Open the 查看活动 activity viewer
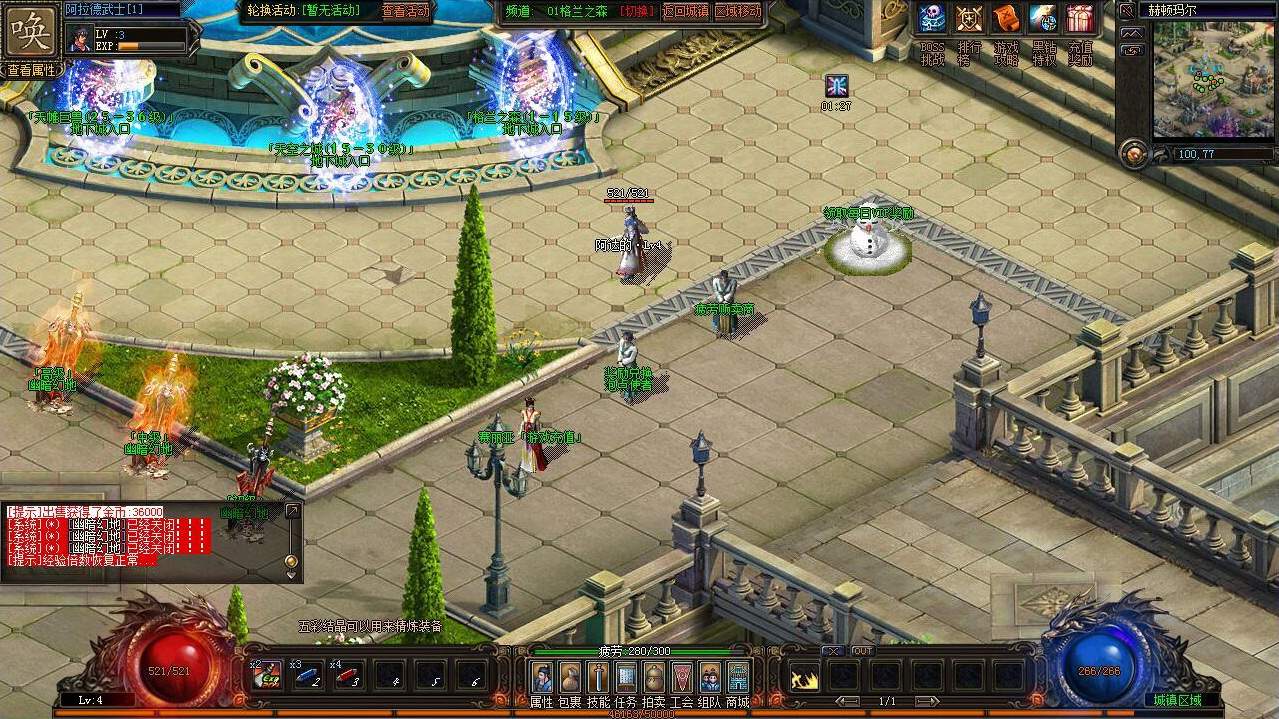This screenshot has width=1279, height=719. point(406,11)
